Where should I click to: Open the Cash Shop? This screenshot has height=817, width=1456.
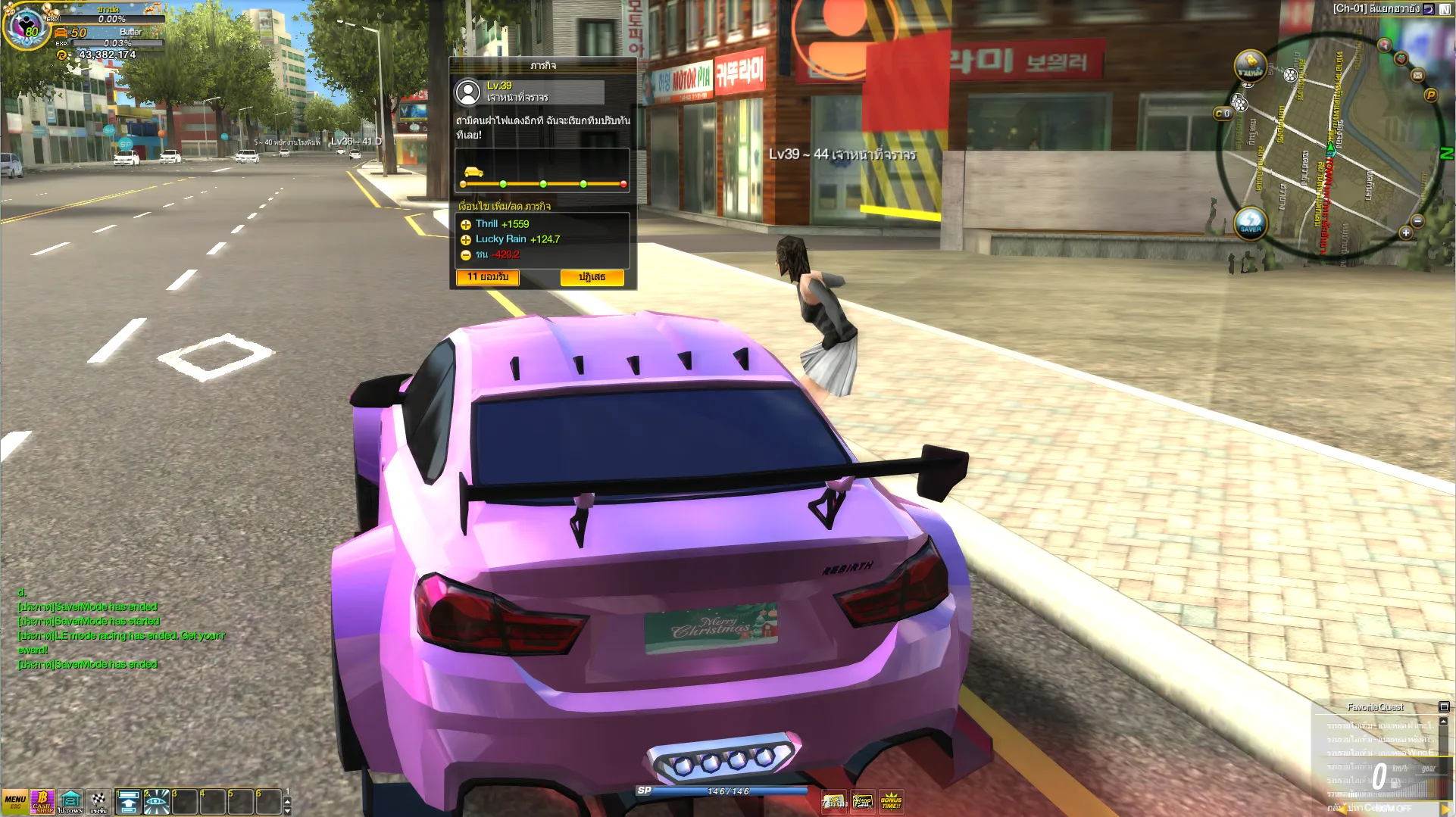pyautogui.click(x=42, y=801)
